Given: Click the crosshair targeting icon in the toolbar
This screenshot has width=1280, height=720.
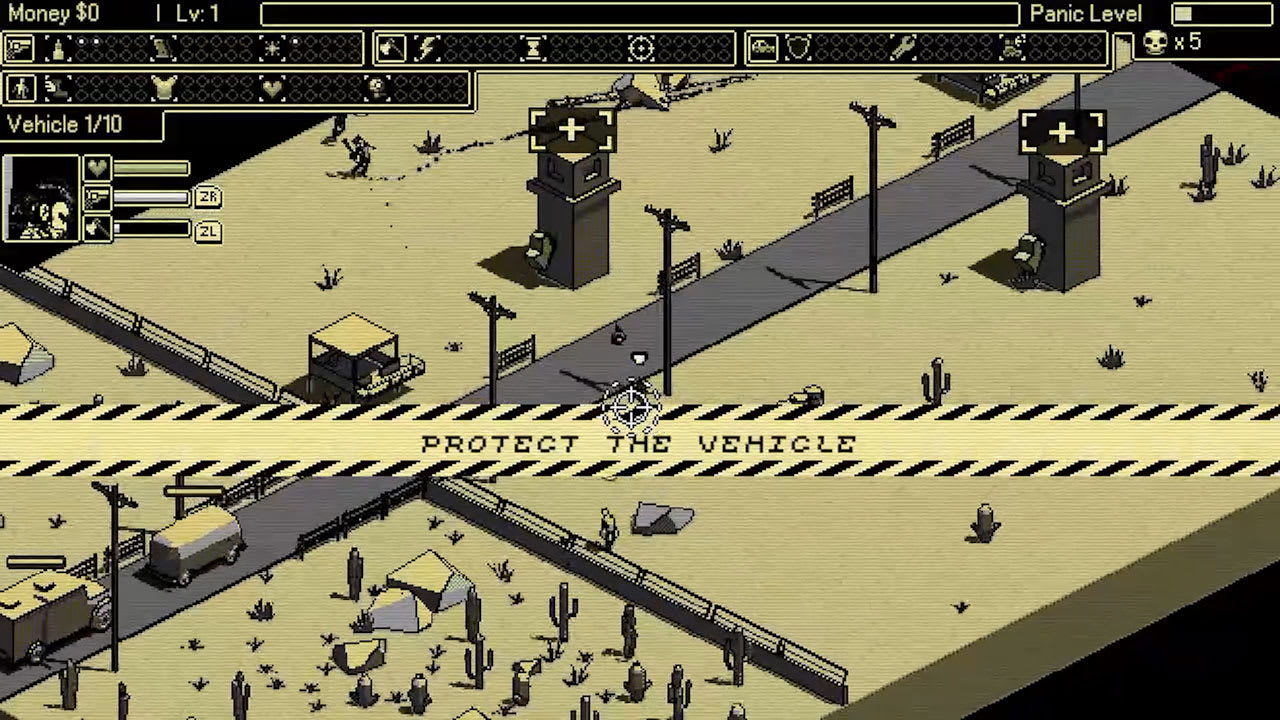Looking at the screenshot, I should pos(641,48).
